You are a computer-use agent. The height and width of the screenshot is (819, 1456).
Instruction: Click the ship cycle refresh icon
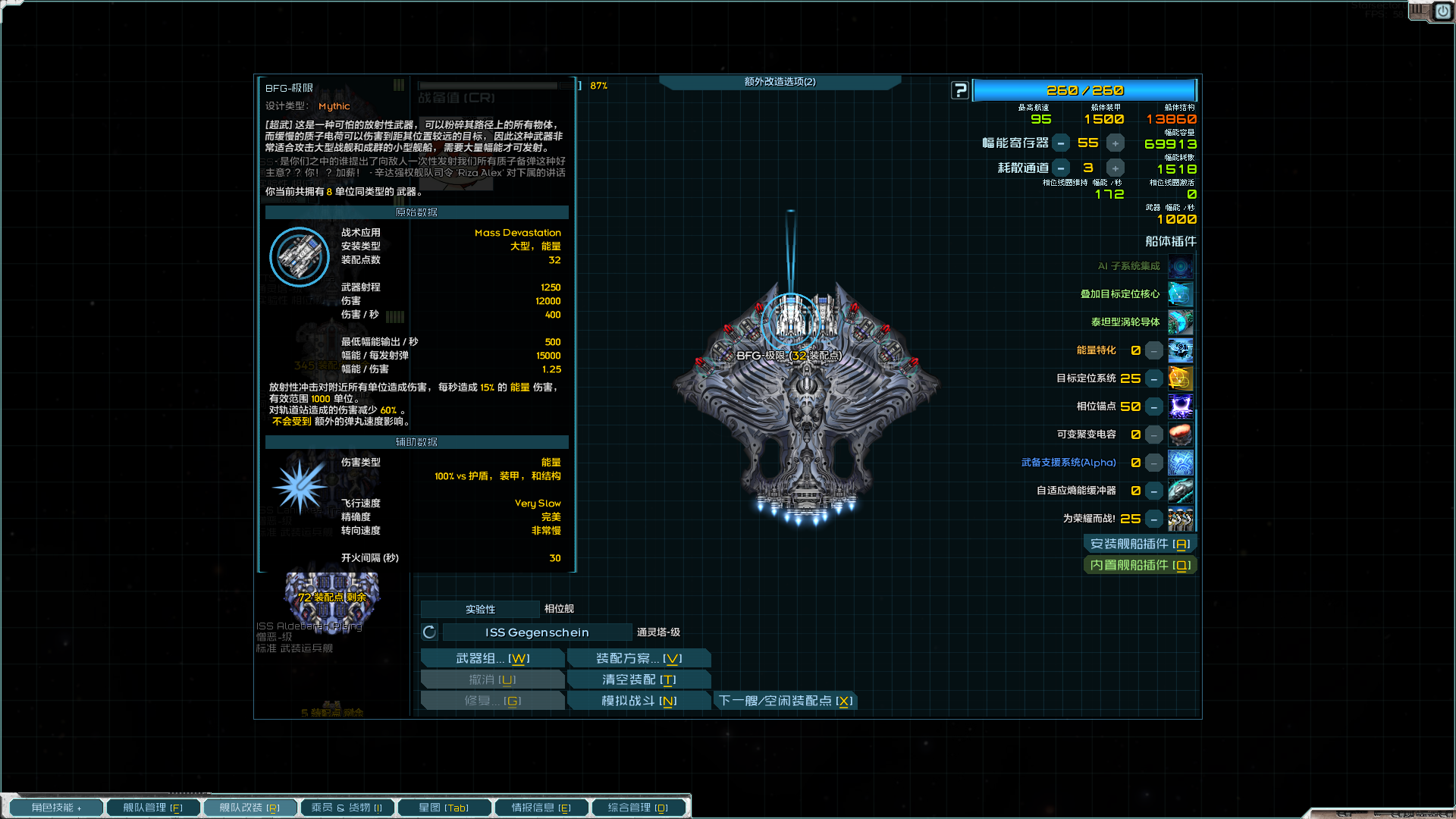tap(429, 632)
